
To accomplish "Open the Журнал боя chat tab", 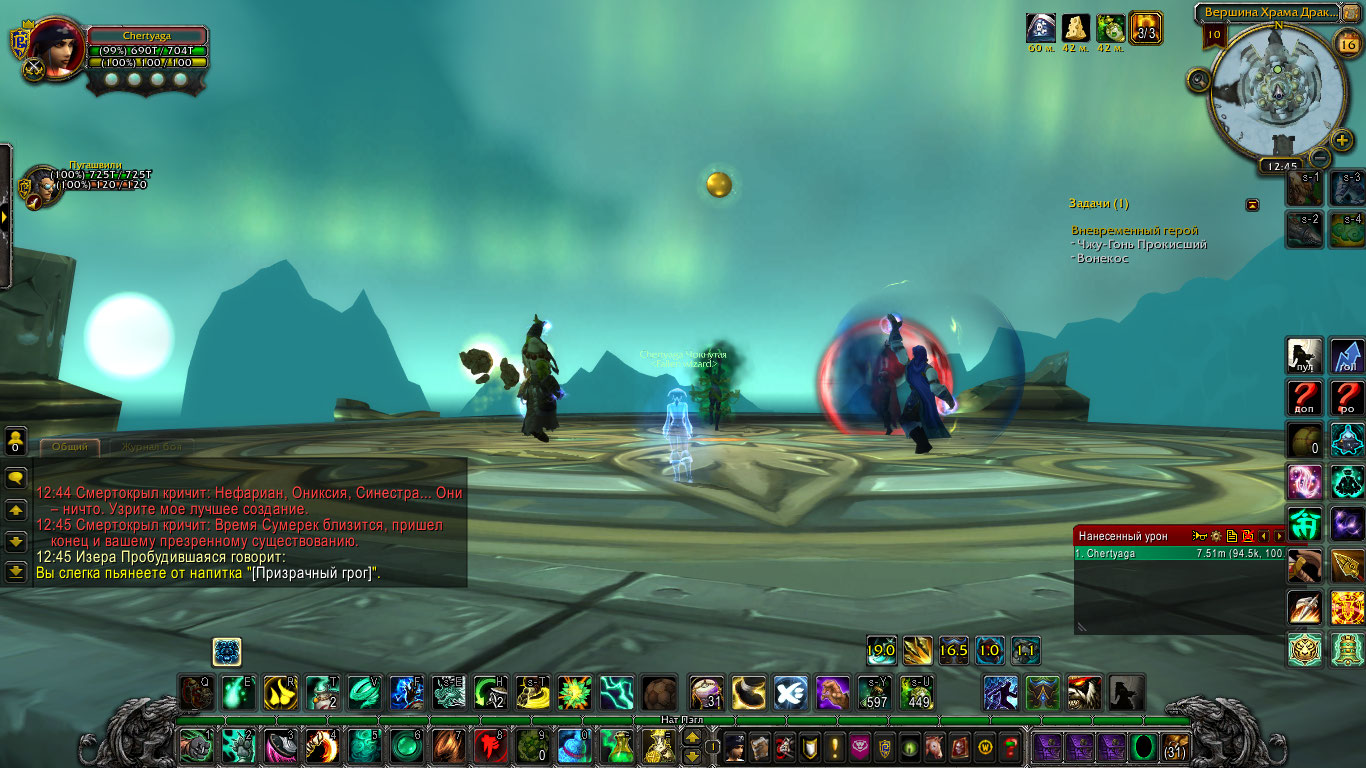I will (x=151, y=447).
